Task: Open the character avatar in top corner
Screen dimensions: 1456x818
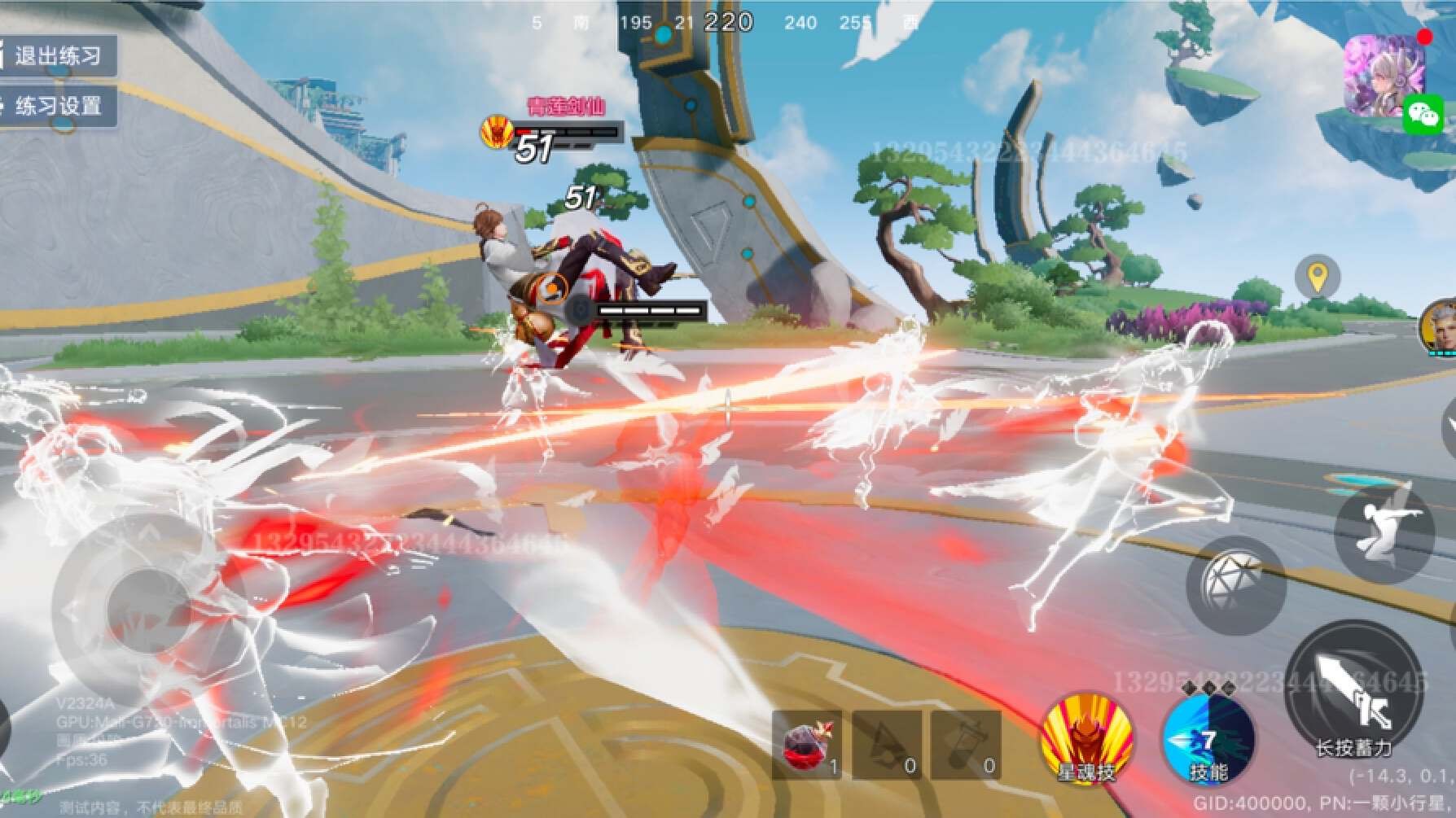Action: point(1383,73)
